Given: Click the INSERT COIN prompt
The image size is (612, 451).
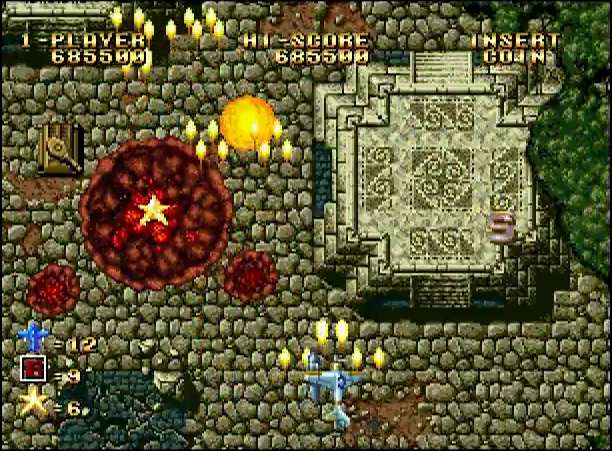Looking at the screenshot, I should pyautogui.click(x=515, y=48).
